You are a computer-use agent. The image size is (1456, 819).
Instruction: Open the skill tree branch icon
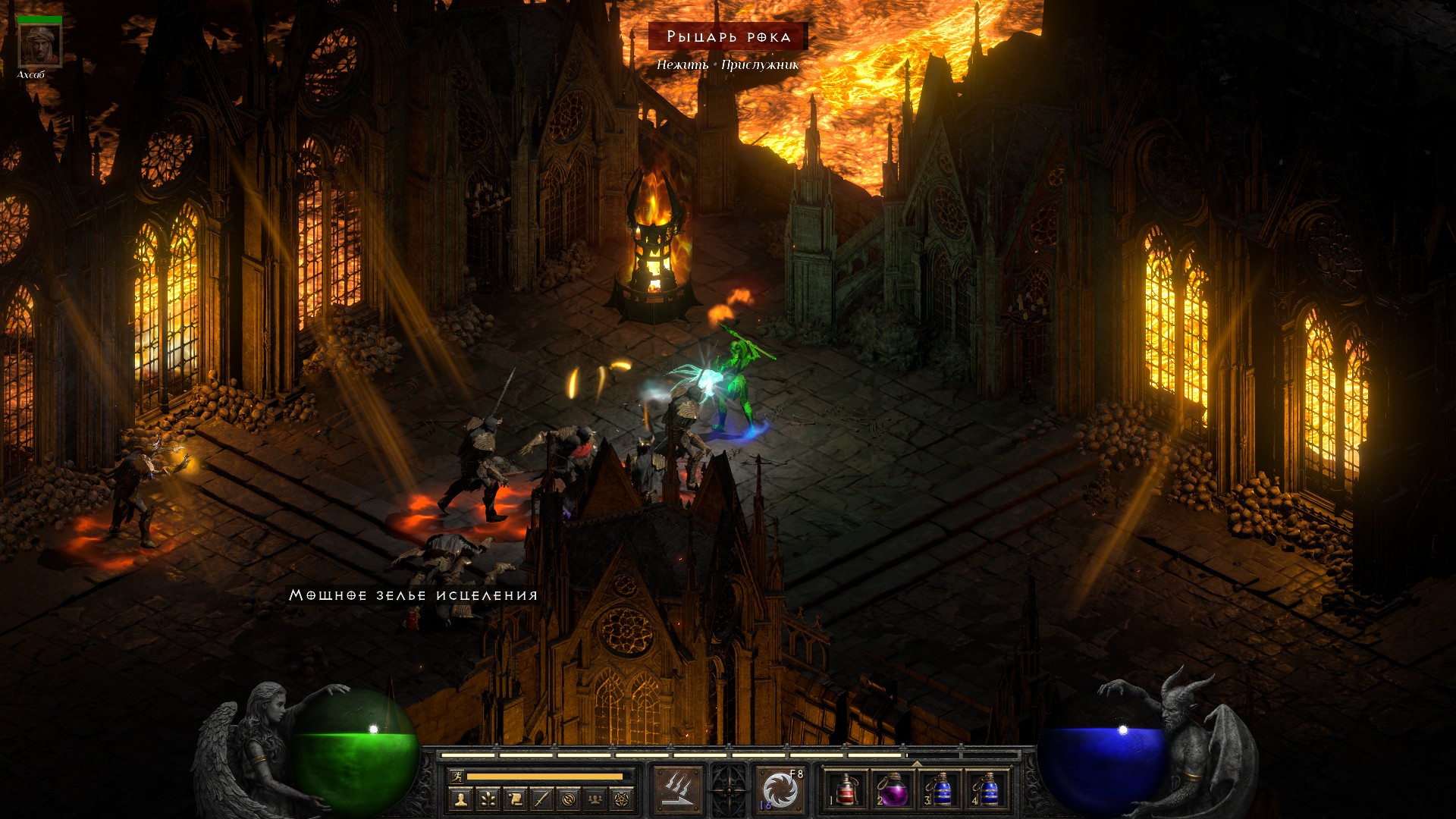point(487,798)
